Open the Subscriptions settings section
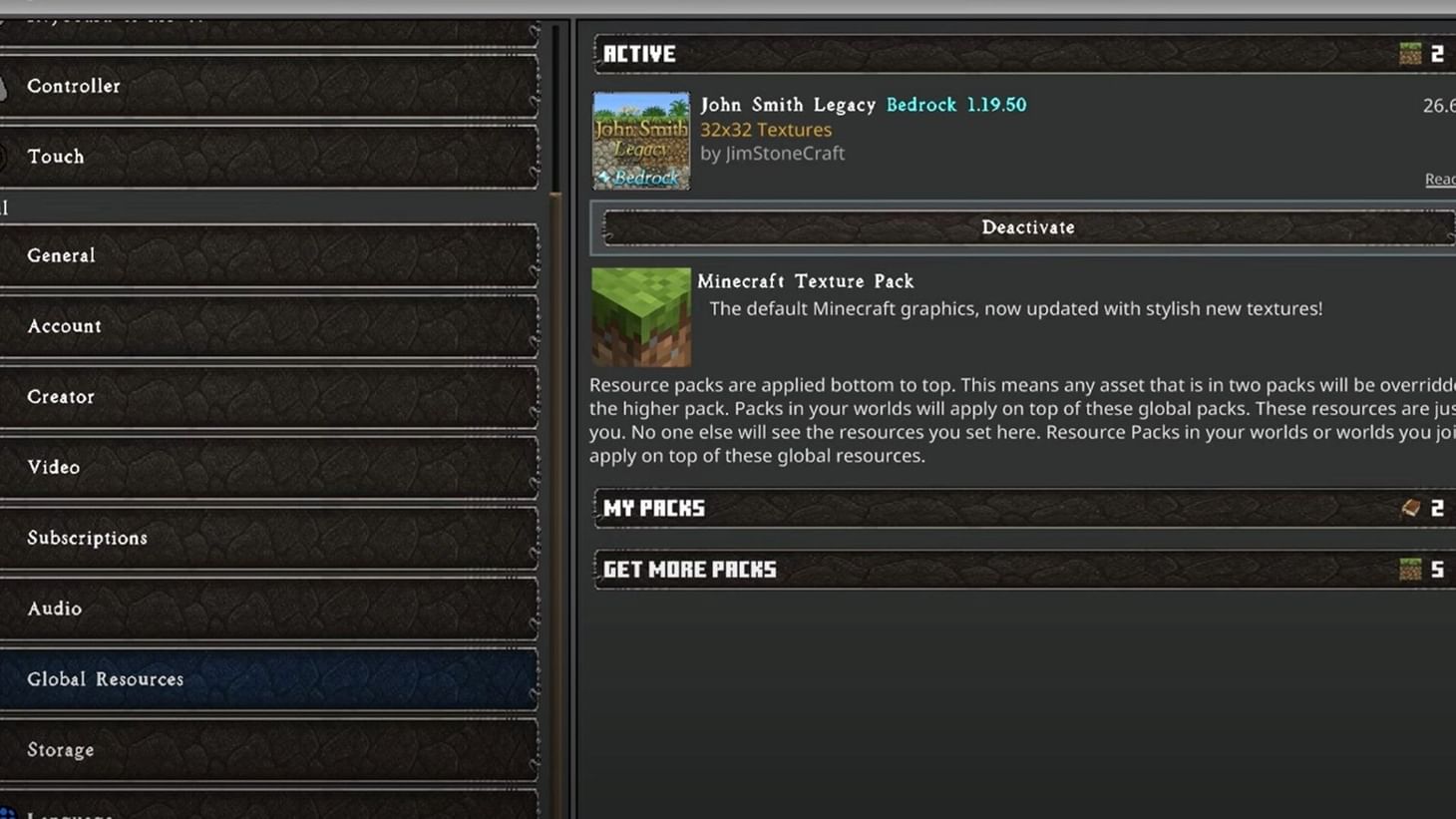 (x=269, y=538)
